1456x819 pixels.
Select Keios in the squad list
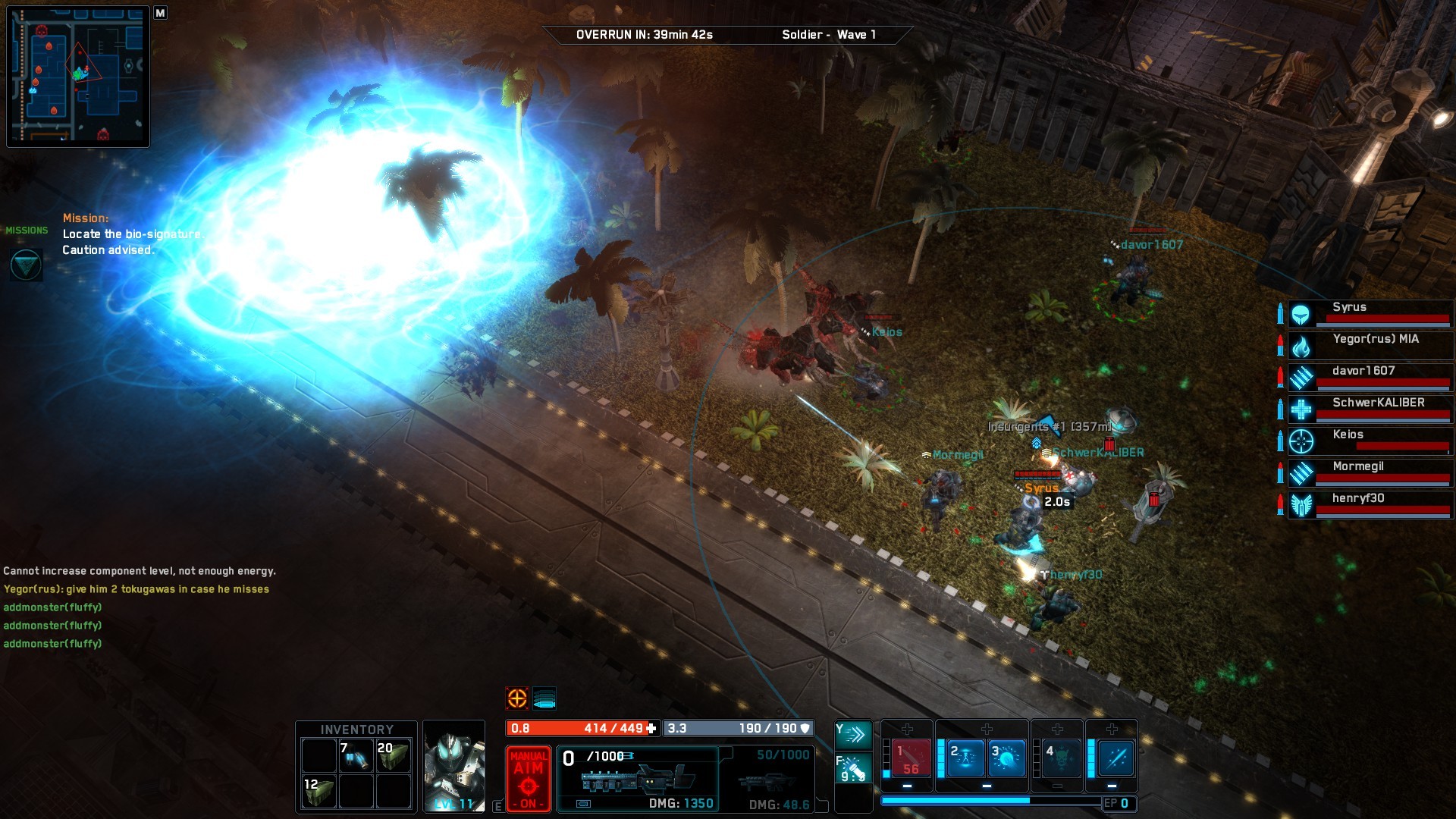(x=1371, y=441)
